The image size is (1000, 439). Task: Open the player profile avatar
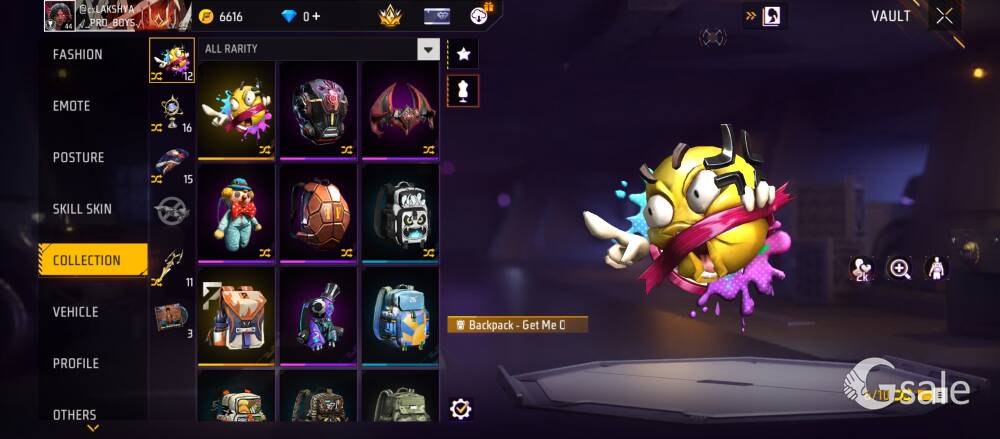57,15
